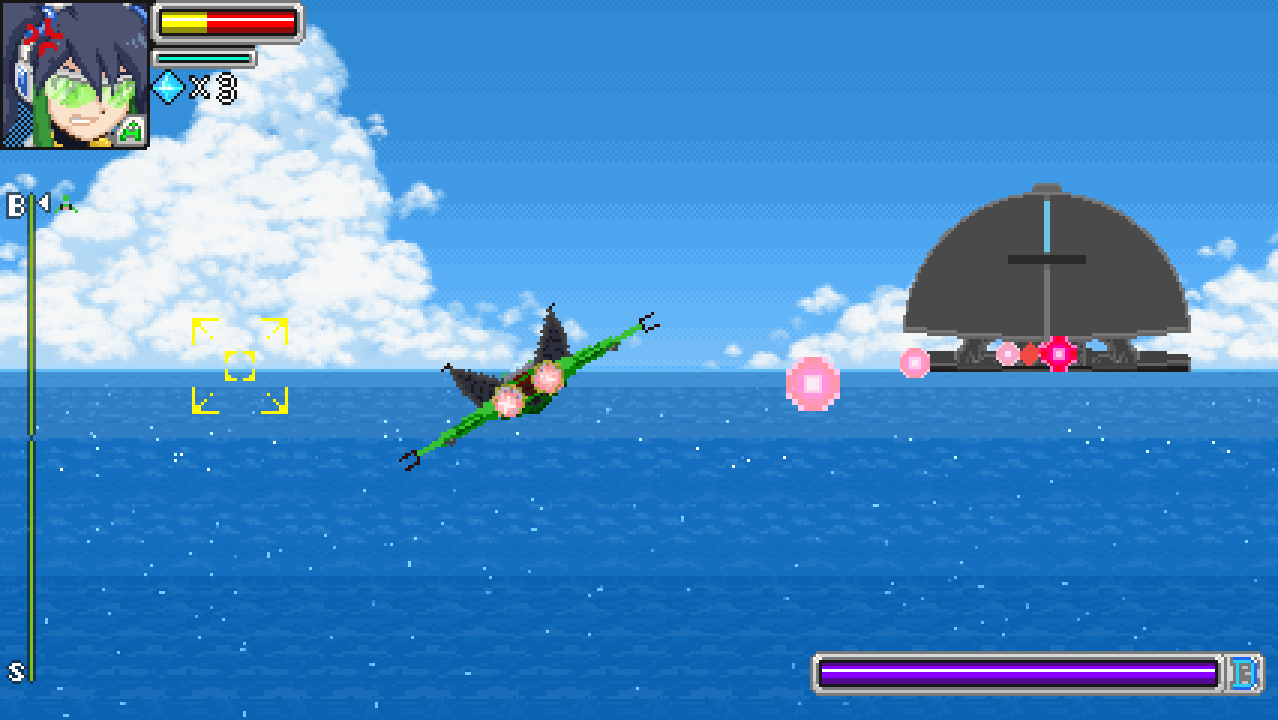Click the green A badge on the portrait

(130, 130)
